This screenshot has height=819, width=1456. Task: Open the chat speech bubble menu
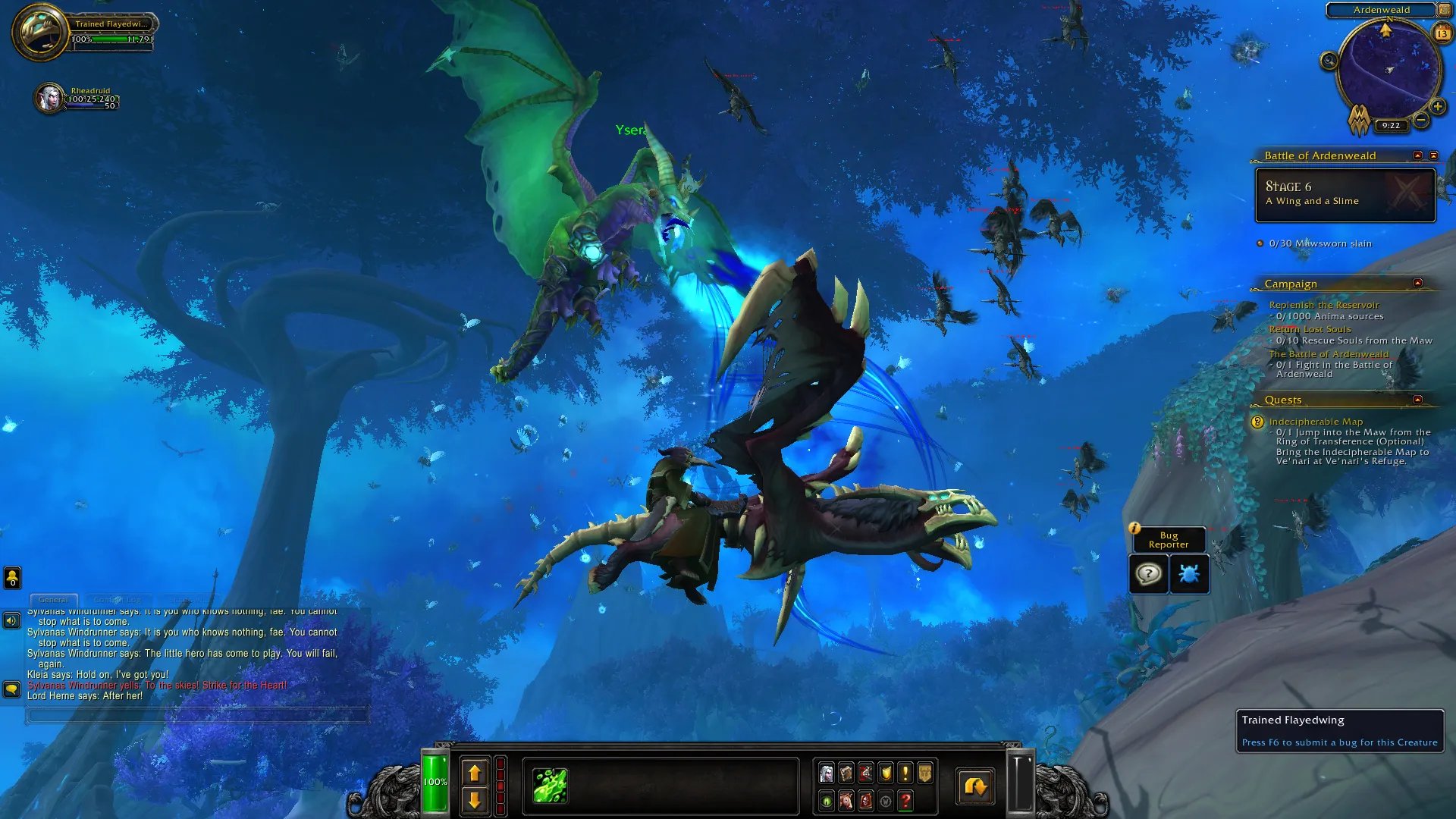coord(11,689)
